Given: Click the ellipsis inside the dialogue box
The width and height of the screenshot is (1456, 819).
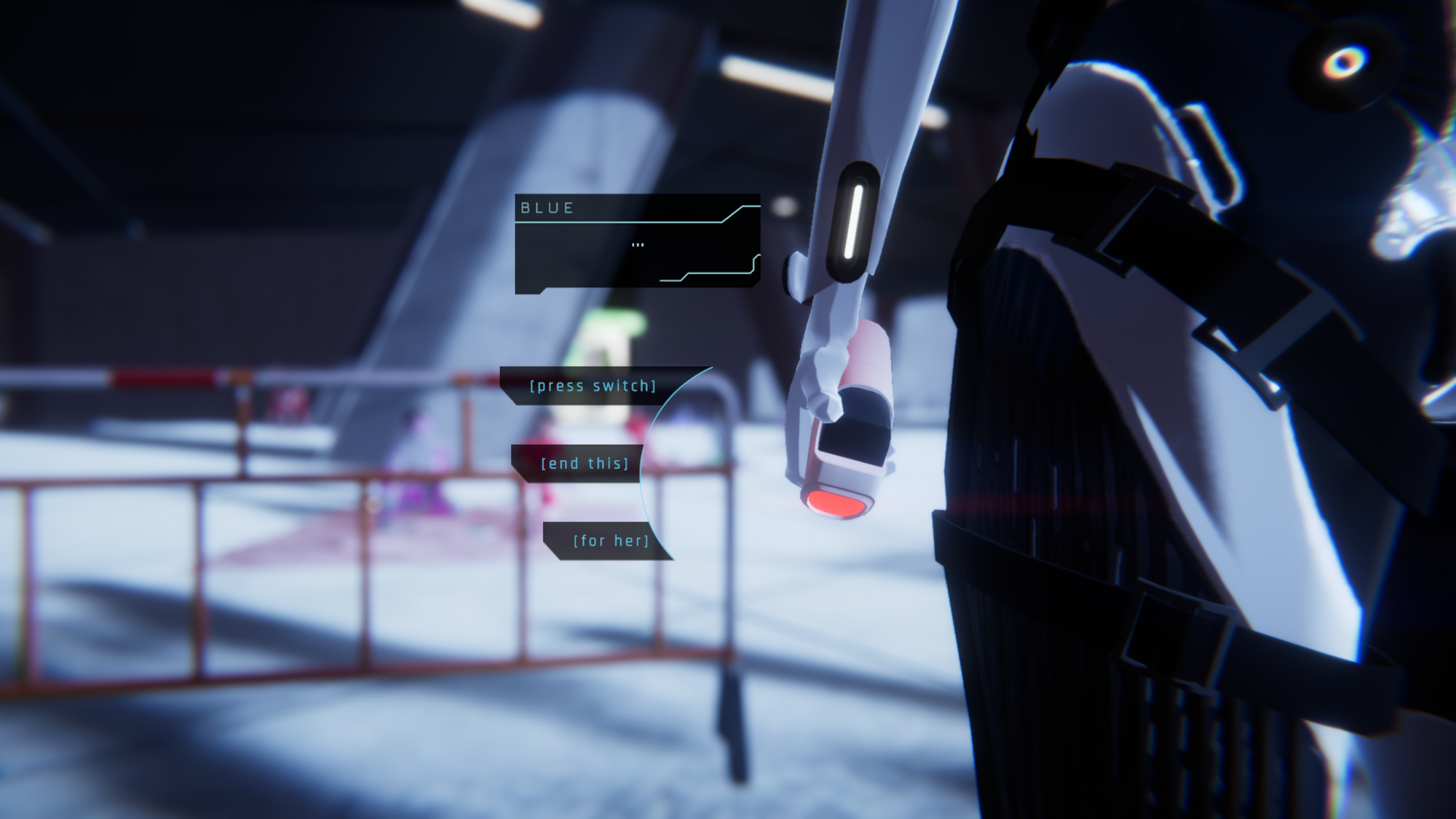Looking at the screenshot, I should click(x=639, y=245).
